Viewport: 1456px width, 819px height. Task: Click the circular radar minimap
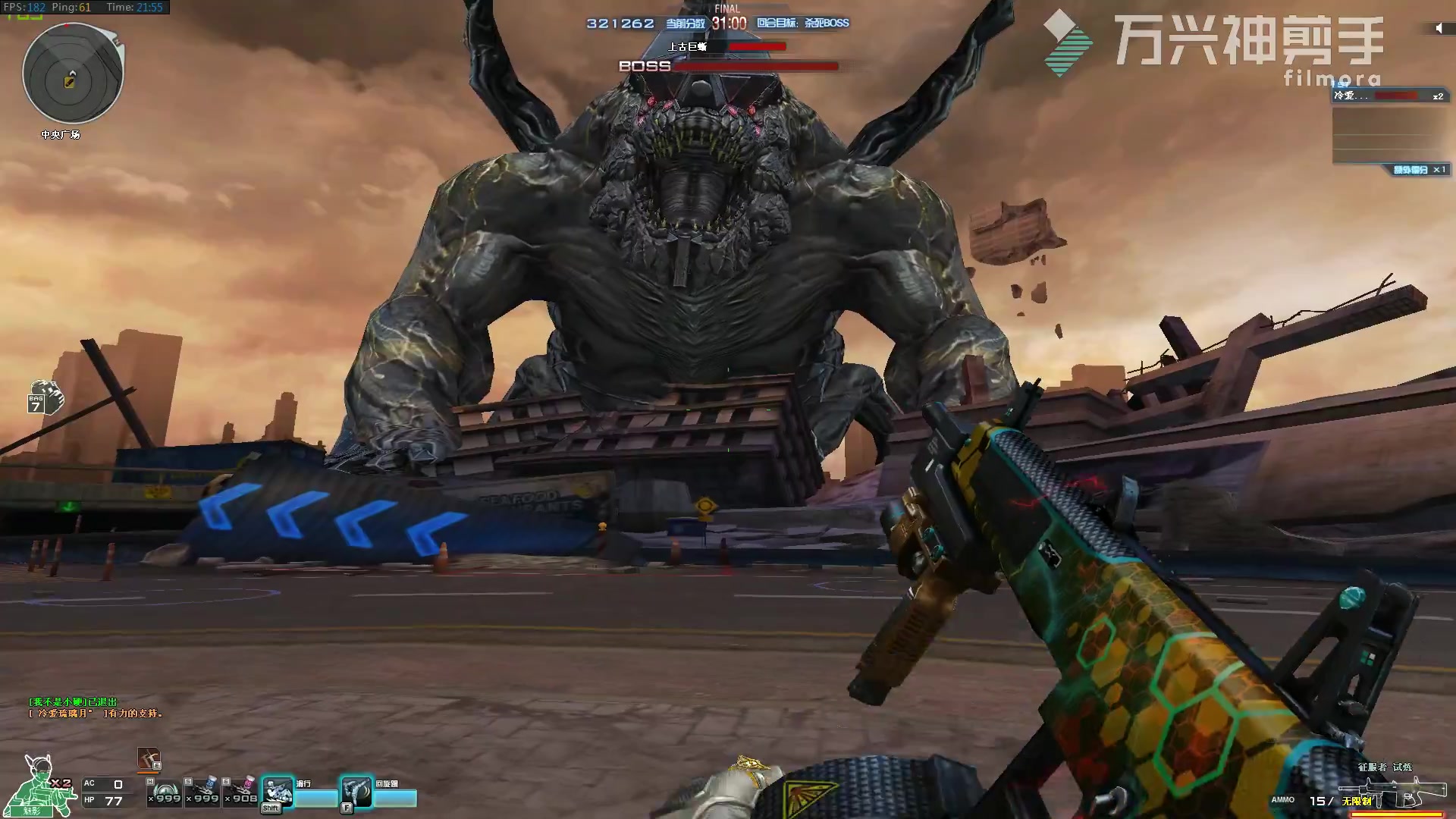pyautogui.click(x=73, y=74)
